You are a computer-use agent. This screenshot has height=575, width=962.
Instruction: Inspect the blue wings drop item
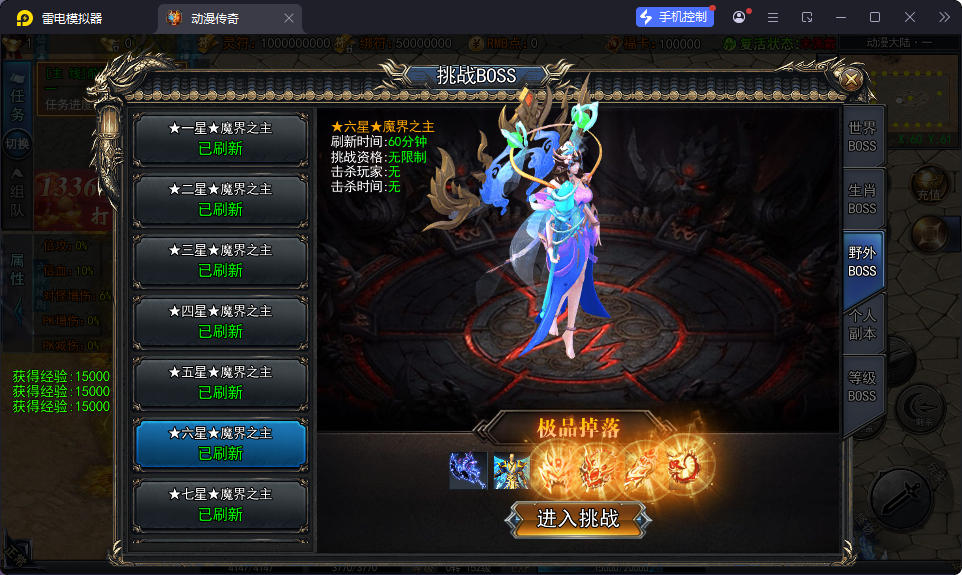click(x=467, y=470)
